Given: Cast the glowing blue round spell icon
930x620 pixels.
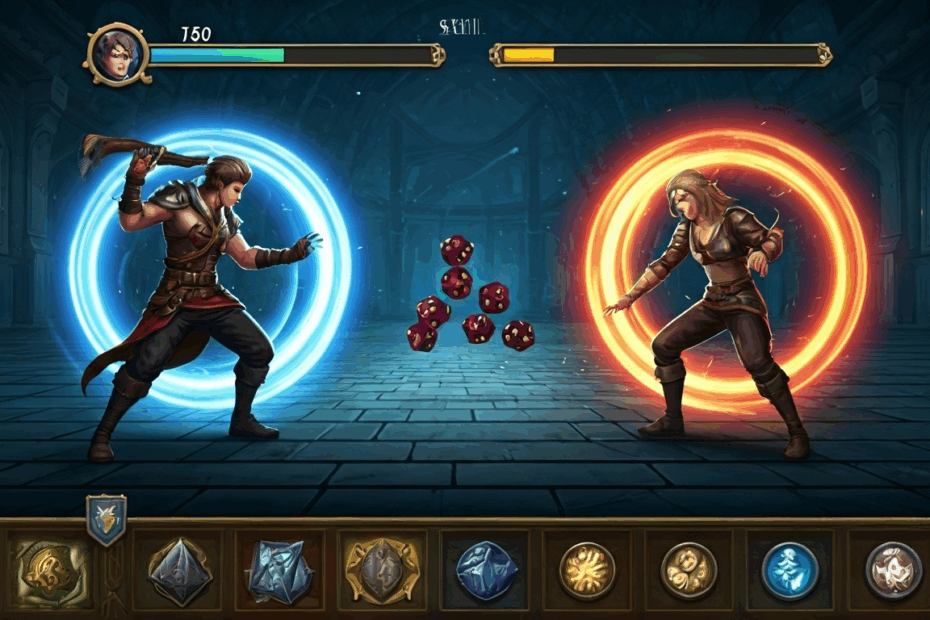Looking at the screenshot, I should point(790,570).
